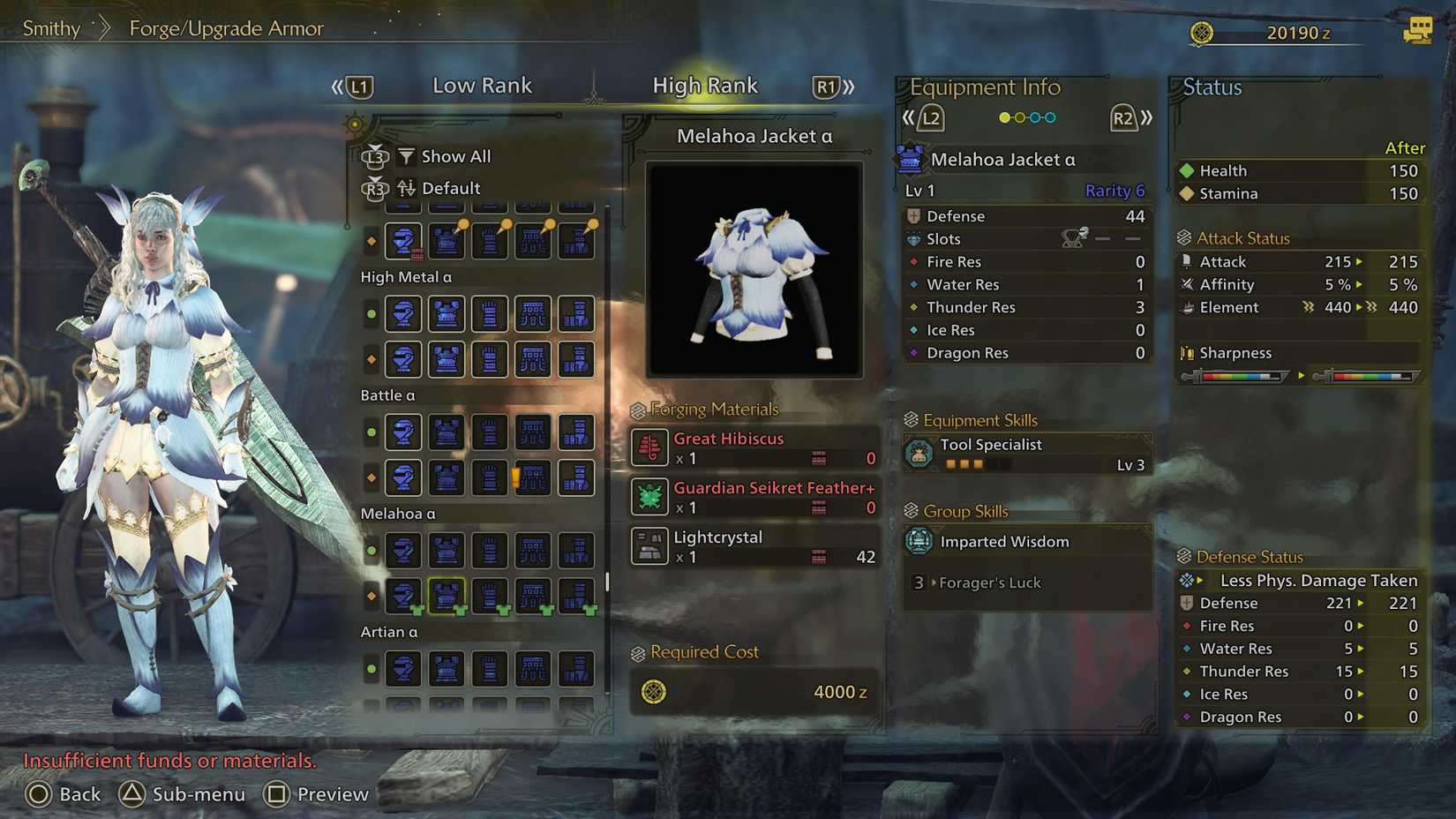The width and height of the screenshot is (1456, 819).
Task: Click the Guardian Seikret Feather+ icon
Action: (x=649, y=497)
